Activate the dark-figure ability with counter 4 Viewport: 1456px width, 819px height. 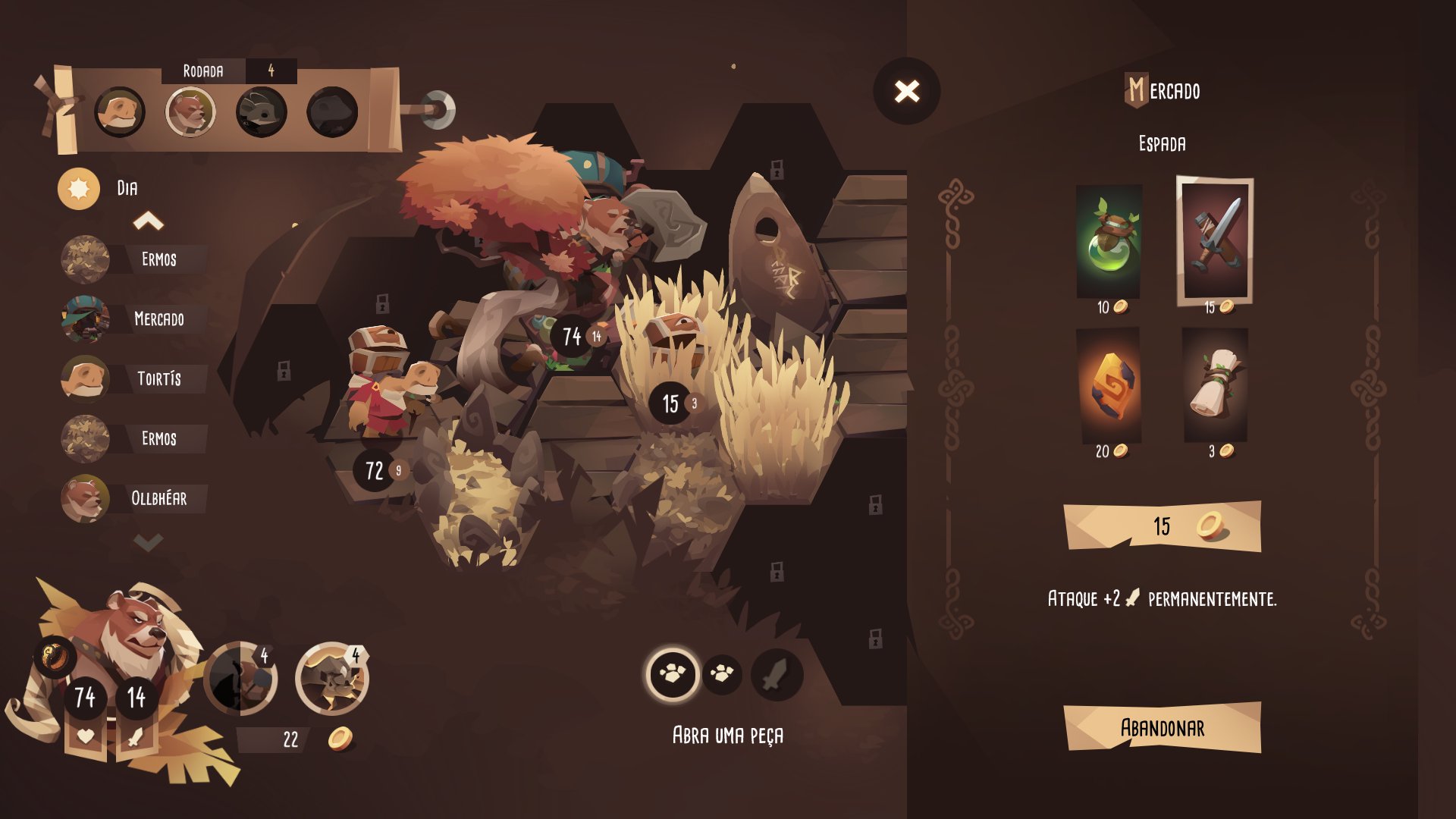tap(240, 678)
